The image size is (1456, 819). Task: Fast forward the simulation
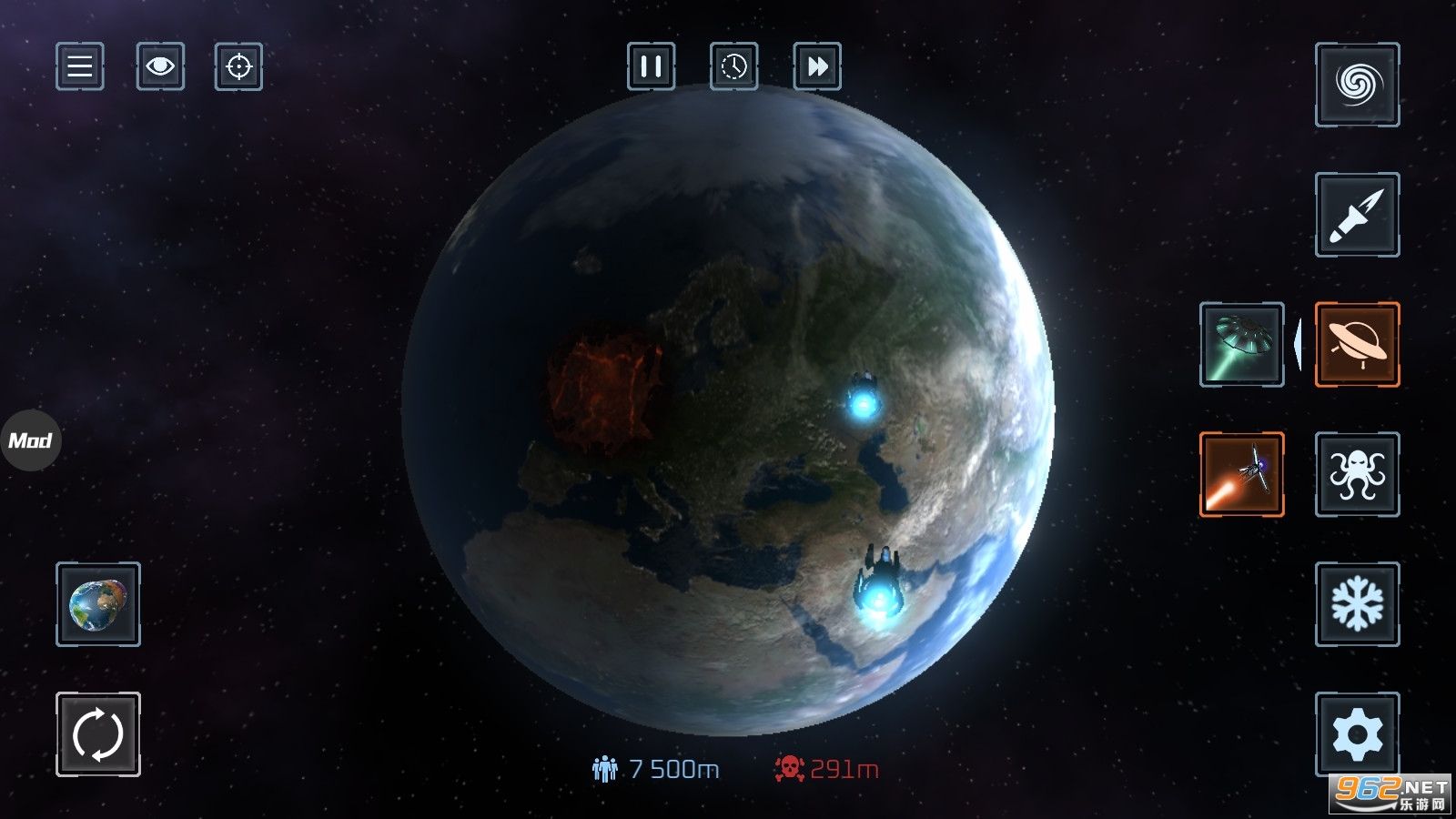817,66
